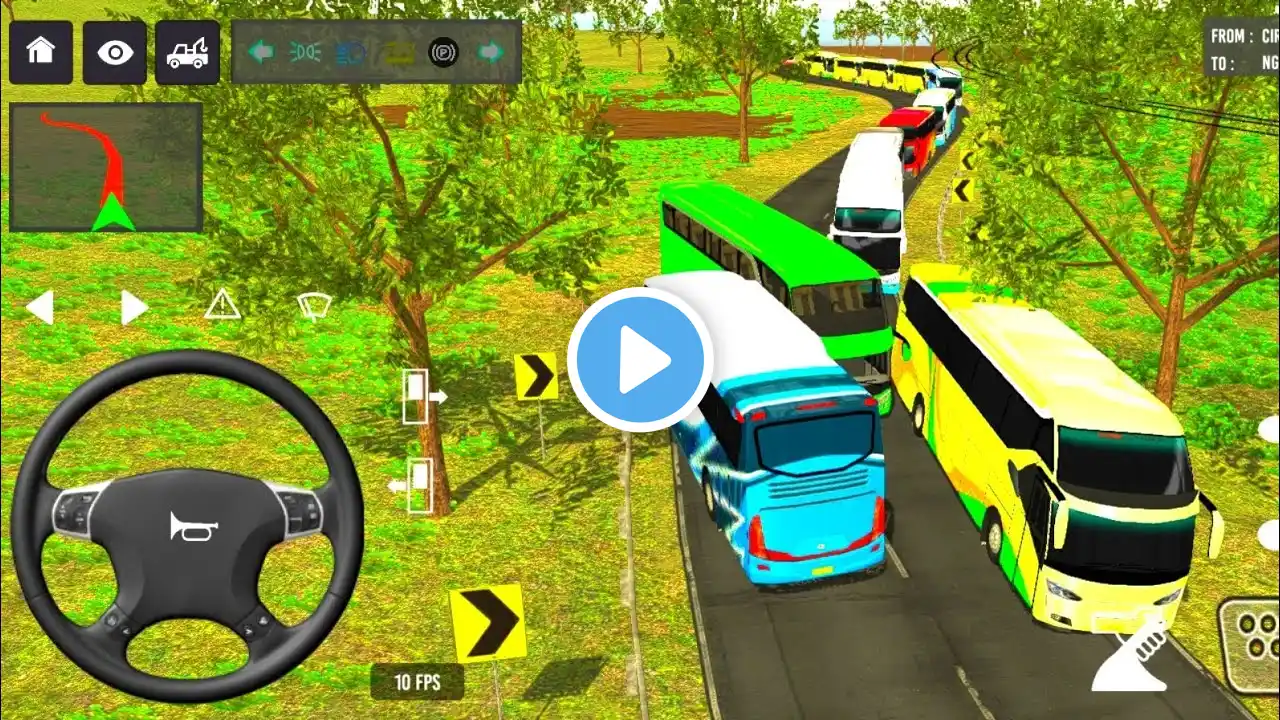This screenshot has width=1280, height=720.
Task: Tap the accelerator pedal icon
Action: 1129,658
